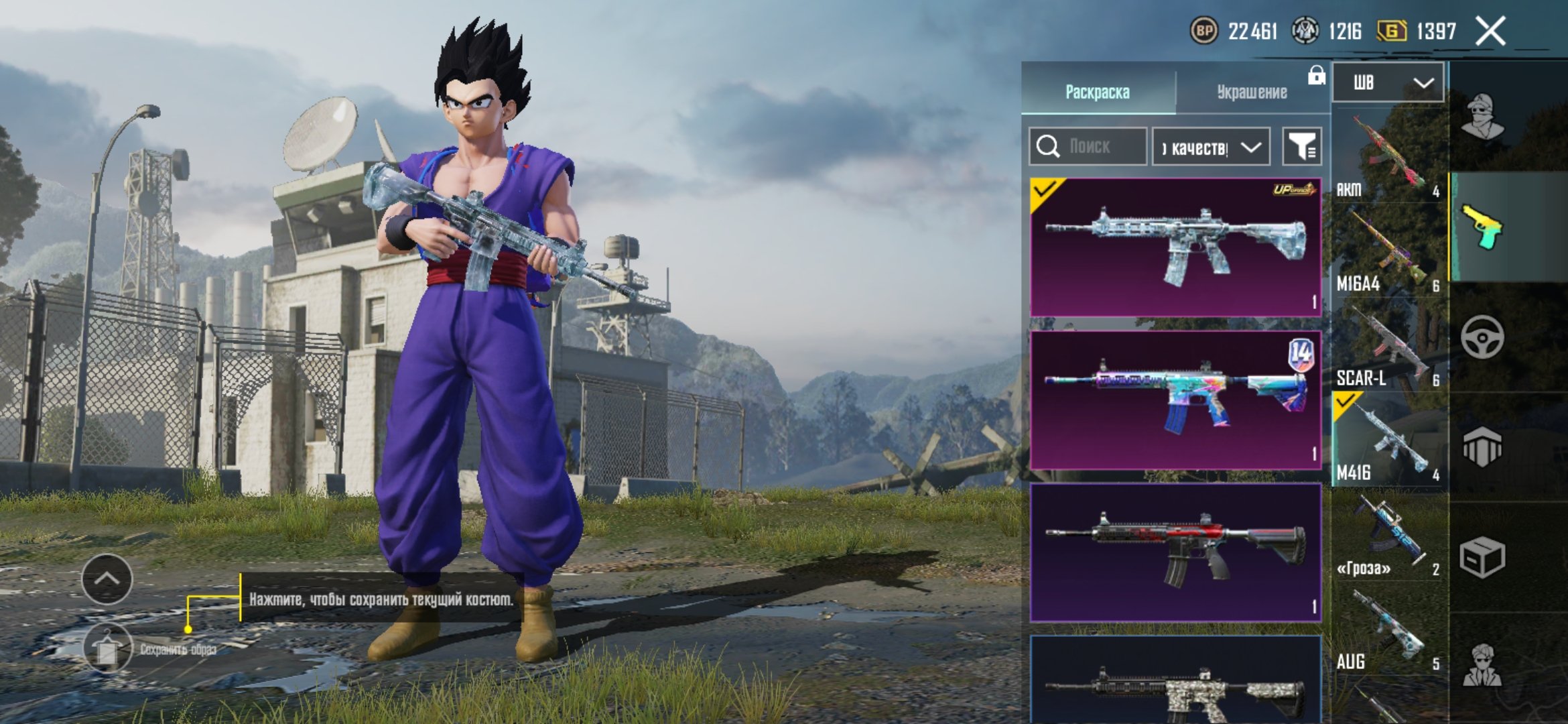This screenshot has width=1568, height=724.
Task: Switch to the Раскраска tab
Action: click(1098, 92)
